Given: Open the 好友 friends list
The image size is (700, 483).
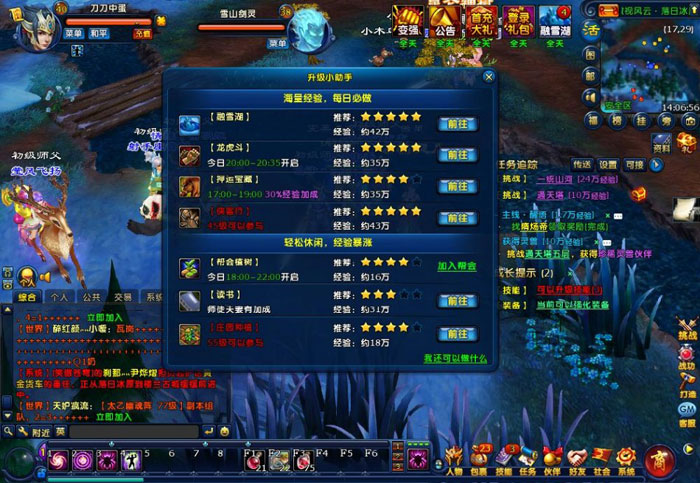Looking at the screenshot, I should pyautogui.click(x=577, y=461).
